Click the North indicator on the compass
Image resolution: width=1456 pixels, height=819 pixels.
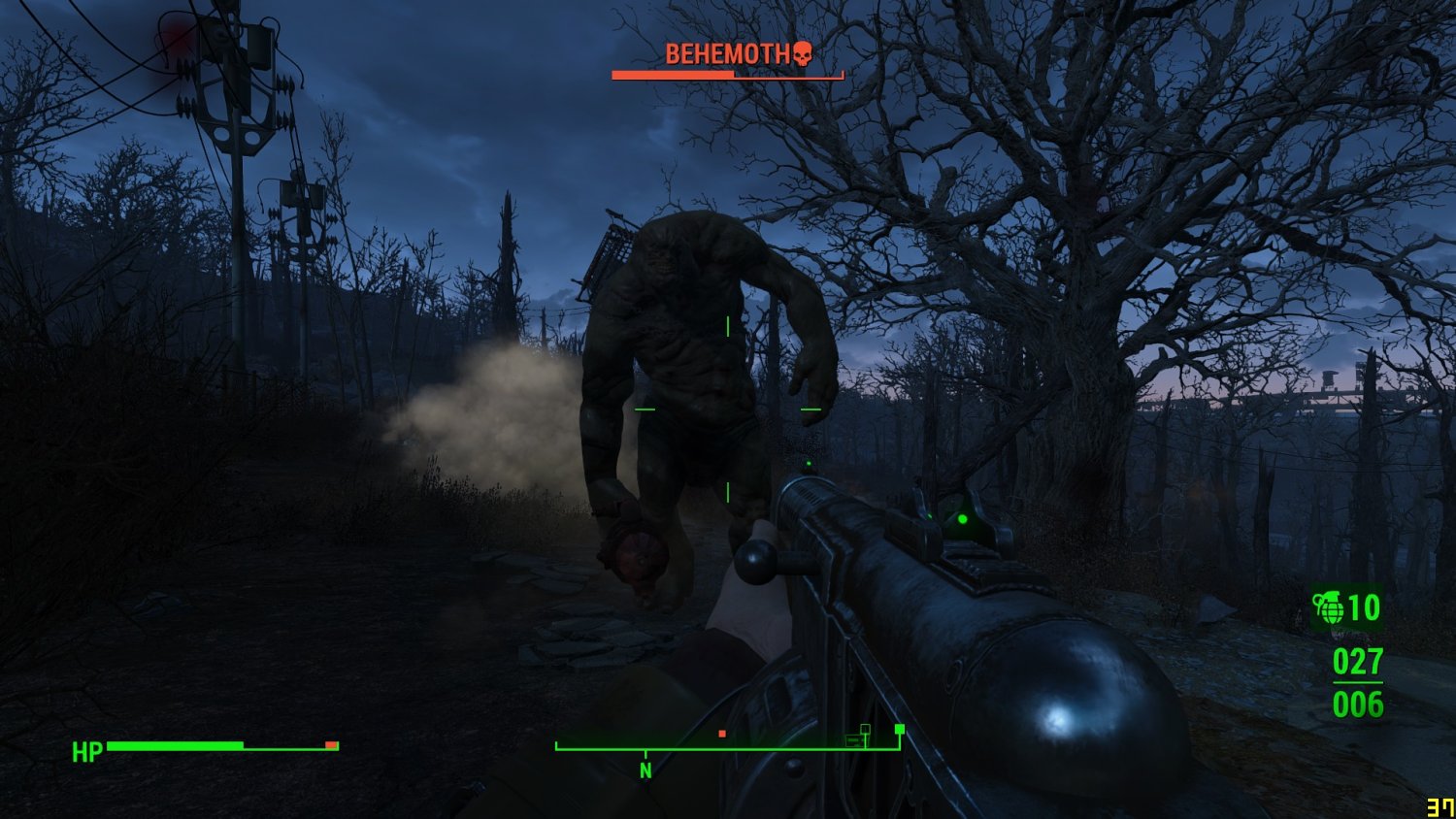(x=645, y=770)
